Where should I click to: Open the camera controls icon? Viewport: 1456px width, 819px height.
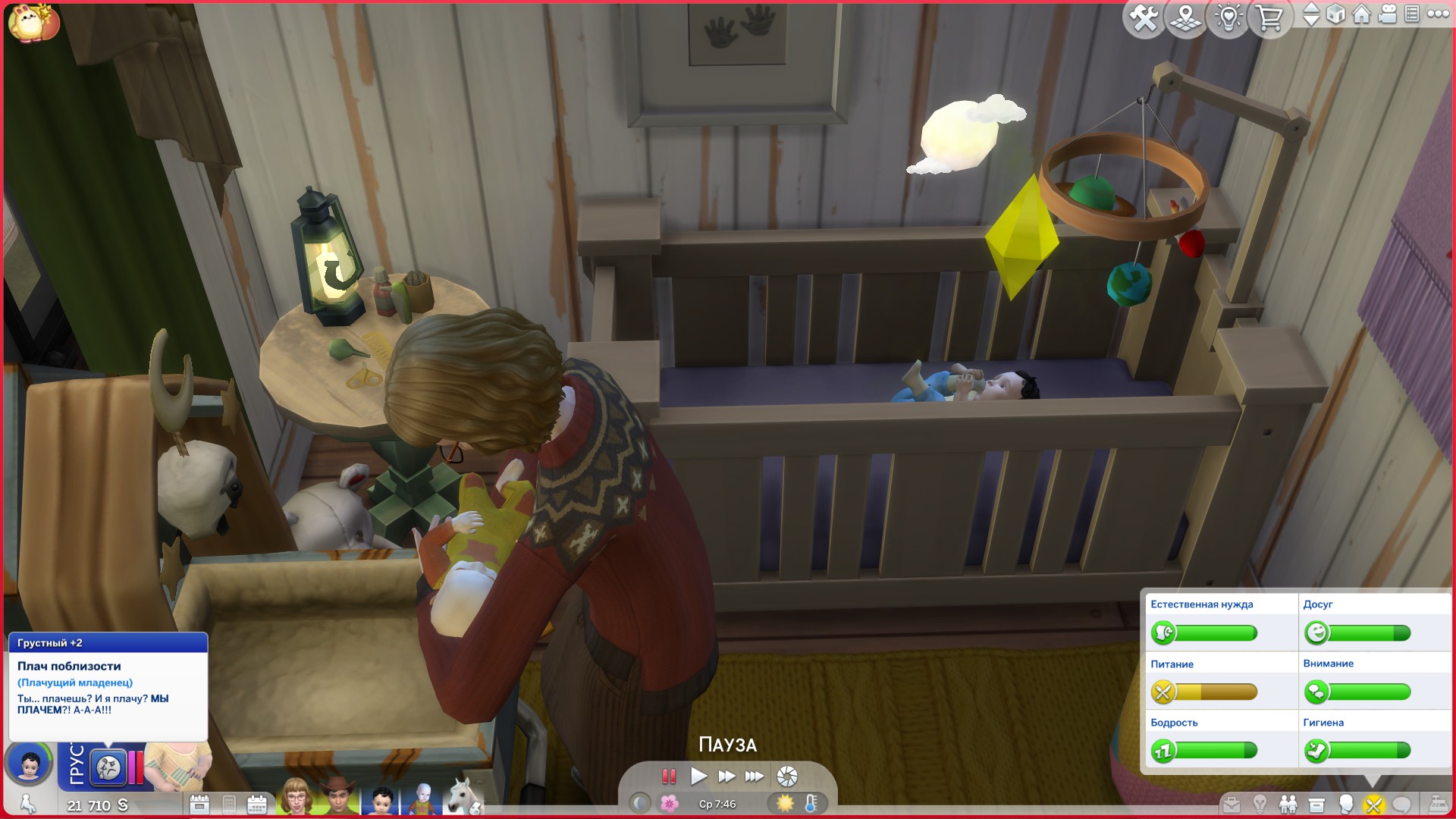coord(1387,14)
